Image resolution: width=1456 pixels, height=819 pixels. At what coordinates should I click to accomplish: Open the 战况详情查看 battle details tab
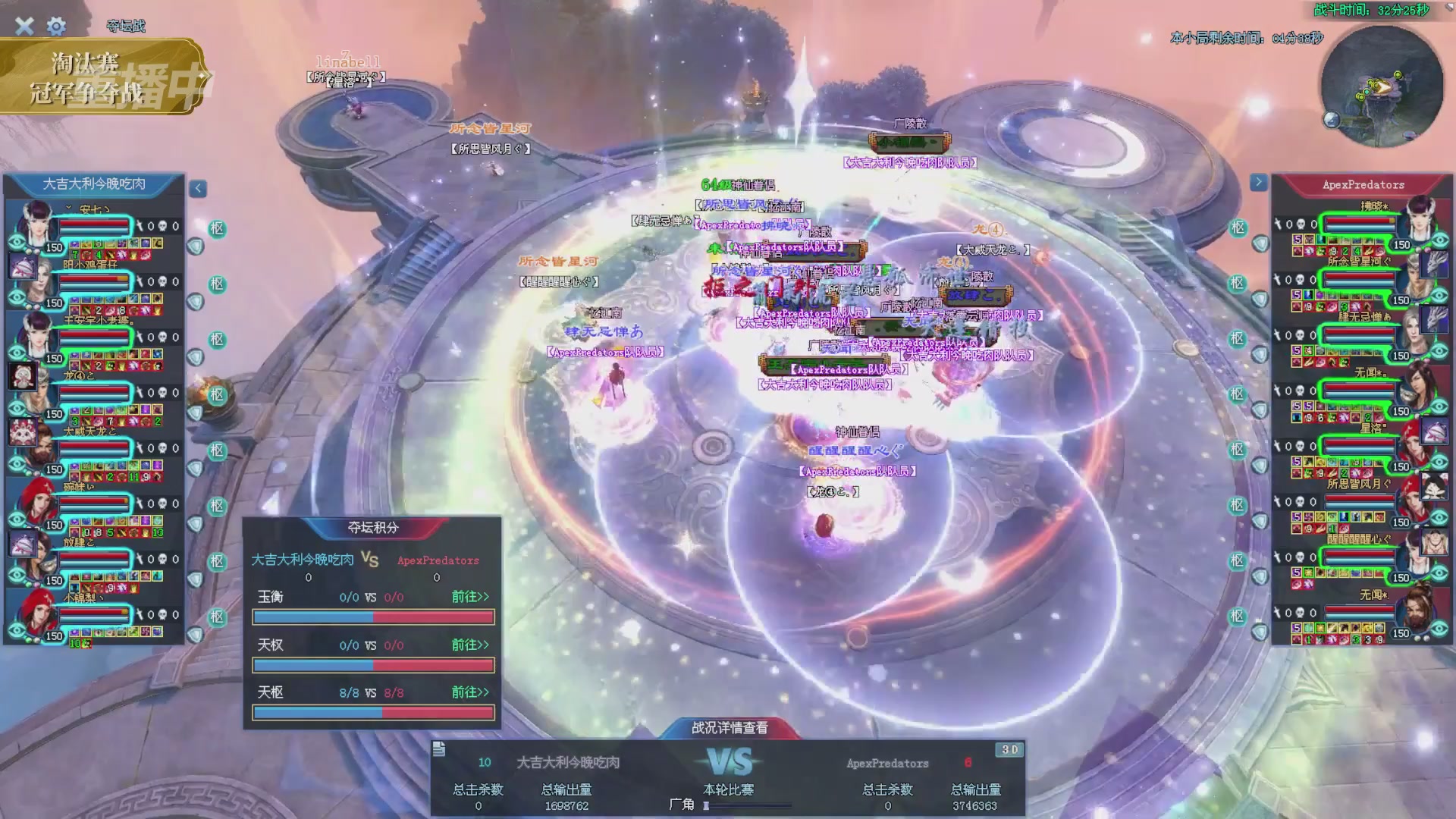729,728
